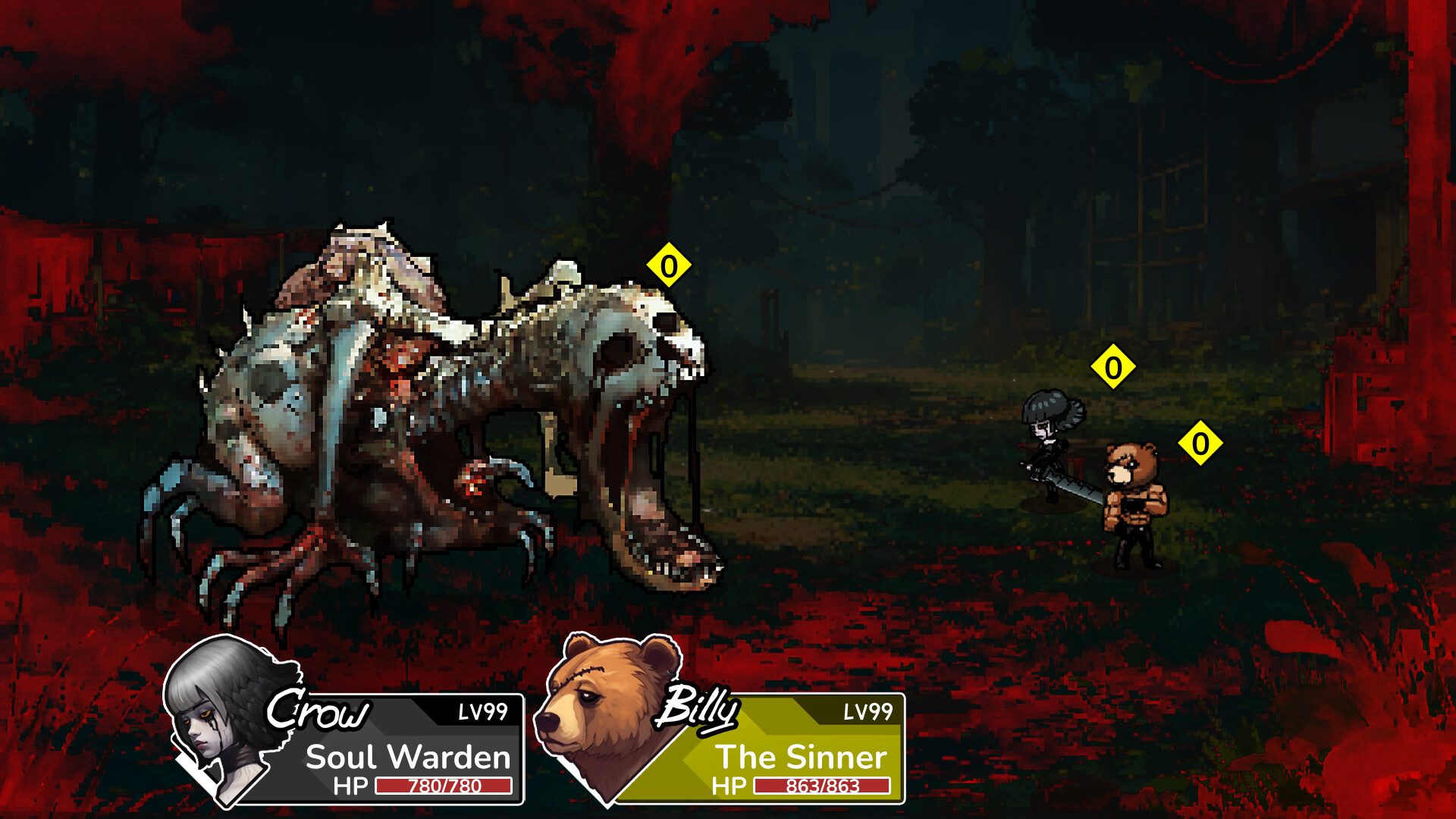Screen dimensions: 1456x819
Task: Click the Soul Warden title text
Action: pyautogui.click(x=407, y=756)
